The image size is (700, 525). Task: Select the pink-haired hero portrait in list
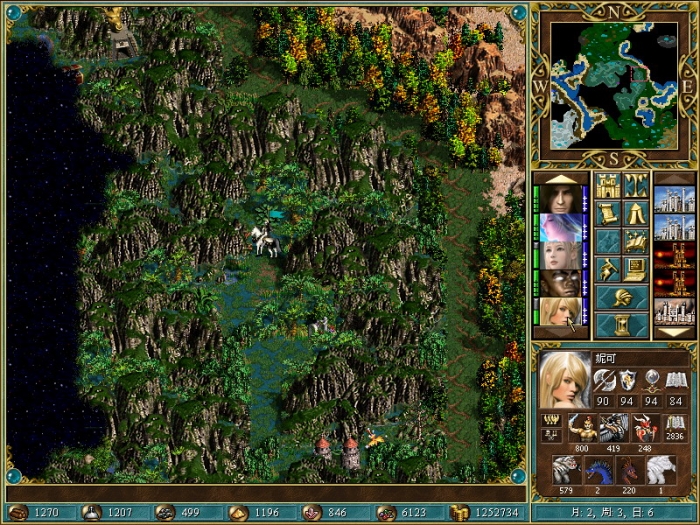560,227
